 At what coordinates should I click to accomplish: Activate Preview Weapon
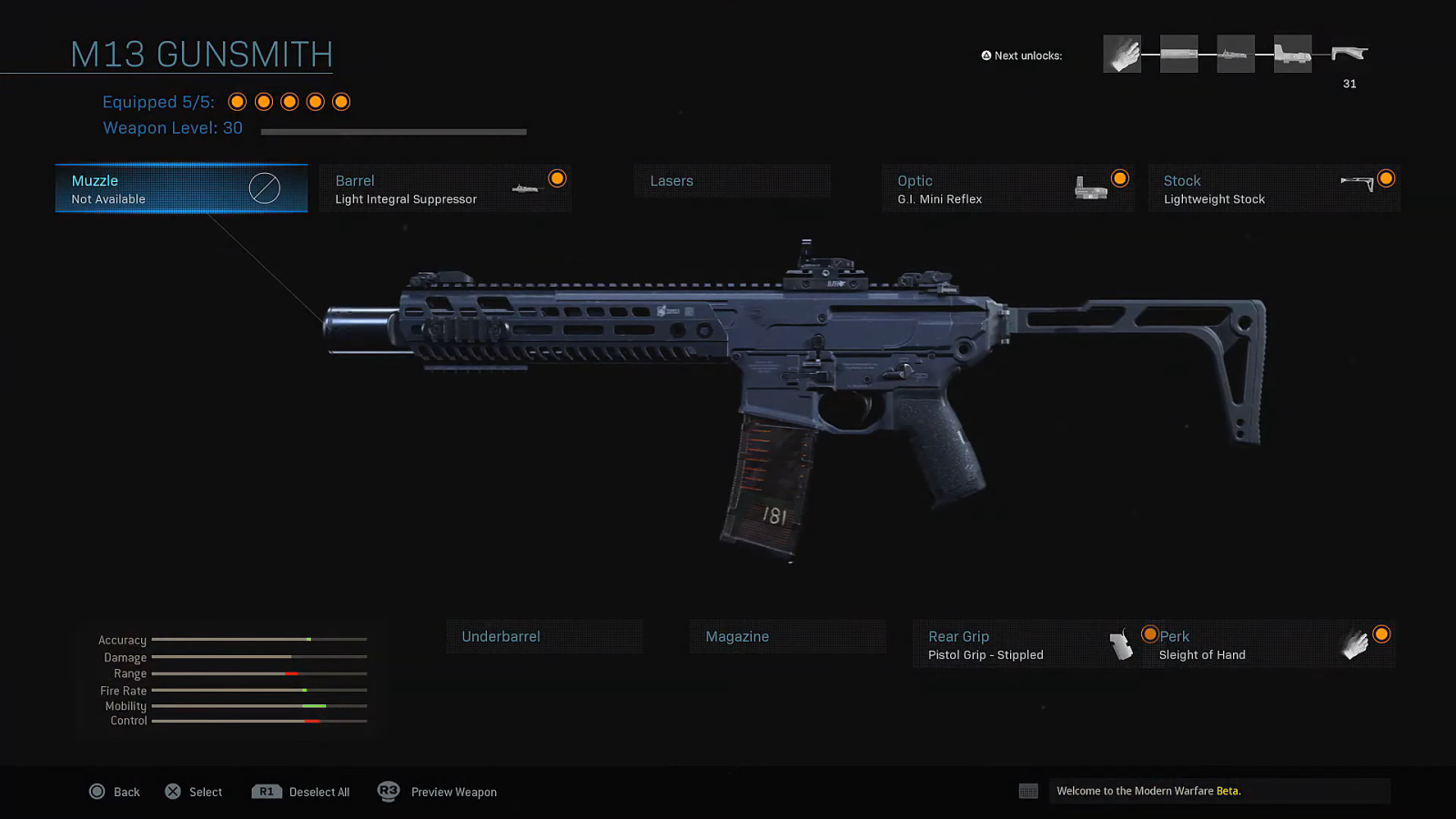point(438,792)
